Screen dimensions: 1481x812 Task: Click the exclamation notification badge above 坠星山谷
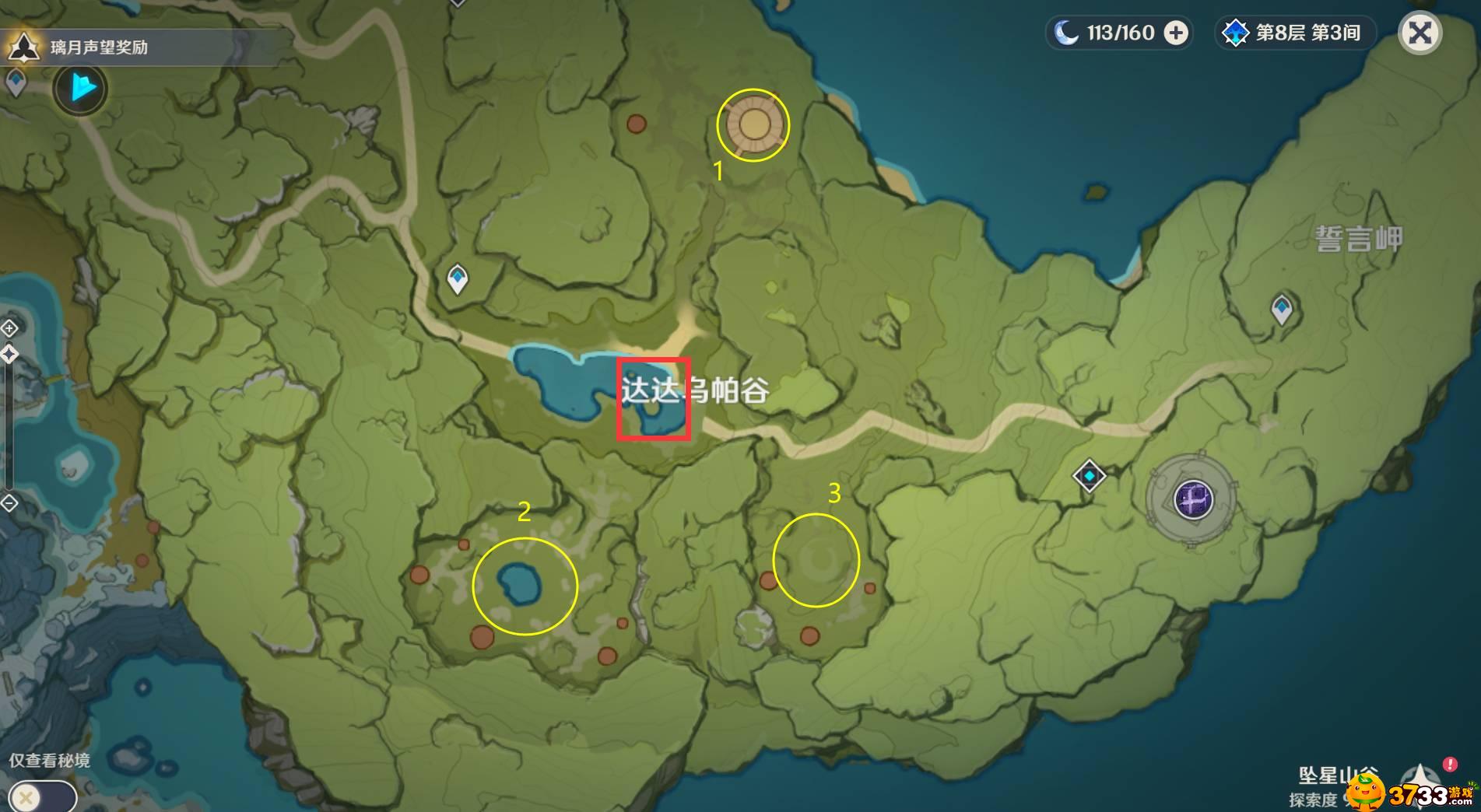coord(1449,765)
